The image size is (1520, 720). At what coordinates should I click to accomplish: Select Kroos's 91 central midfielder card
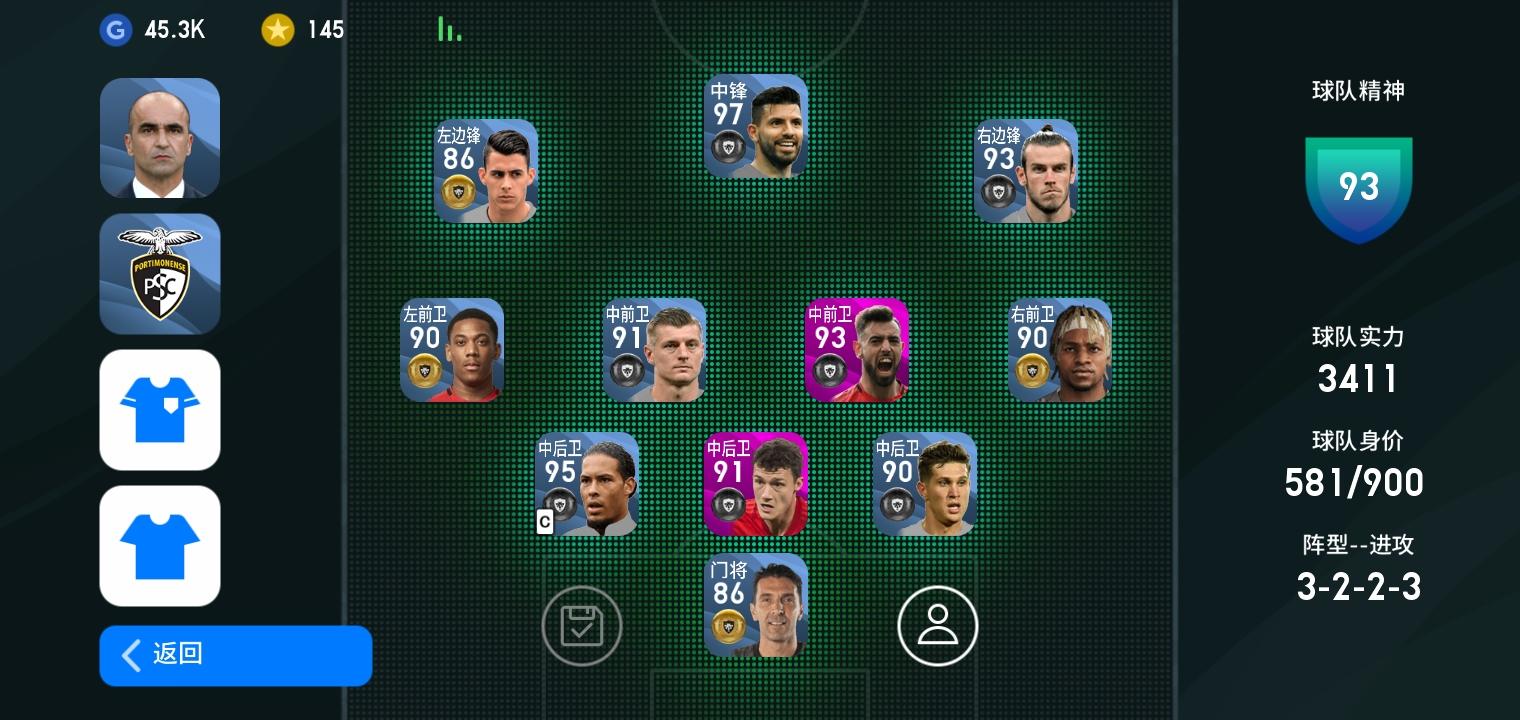pos(655,350)
